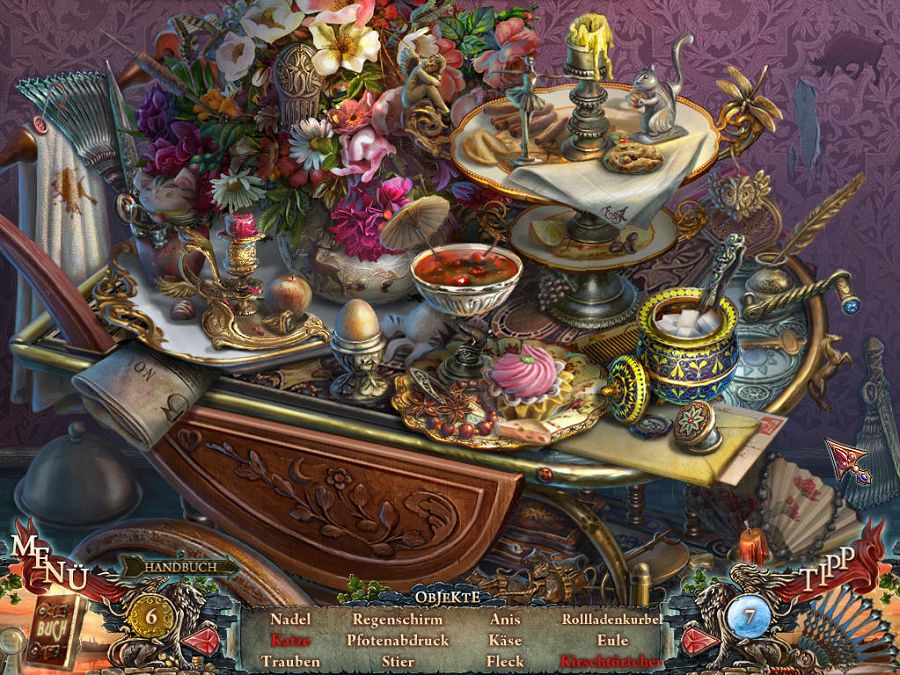This screenshot has width=900, height=675.
Task: Select 'Fleck' list entry
Action: click(505, 661)
